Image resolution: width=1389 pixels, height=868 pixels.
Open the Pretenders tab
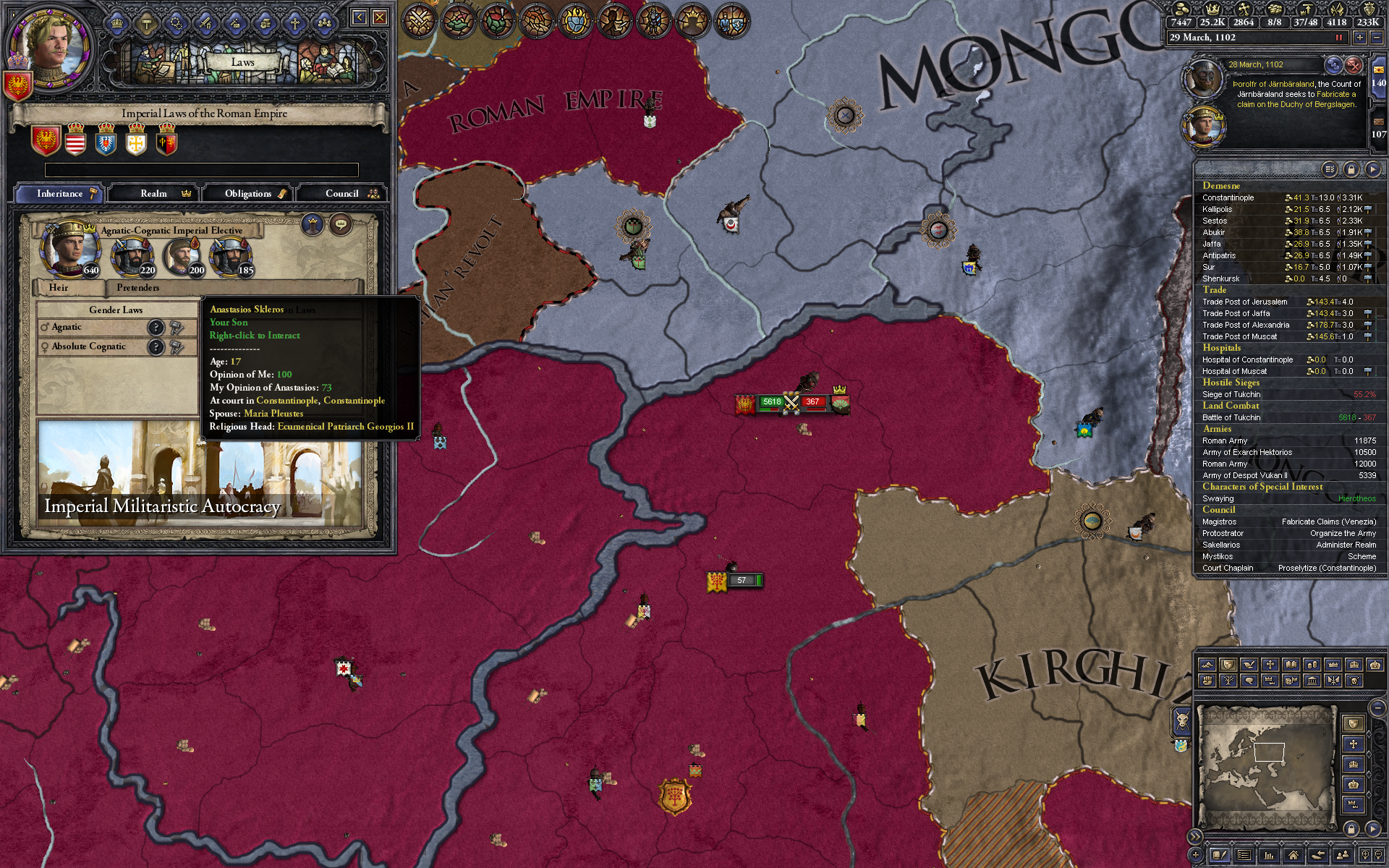click(x=137, y=287)
